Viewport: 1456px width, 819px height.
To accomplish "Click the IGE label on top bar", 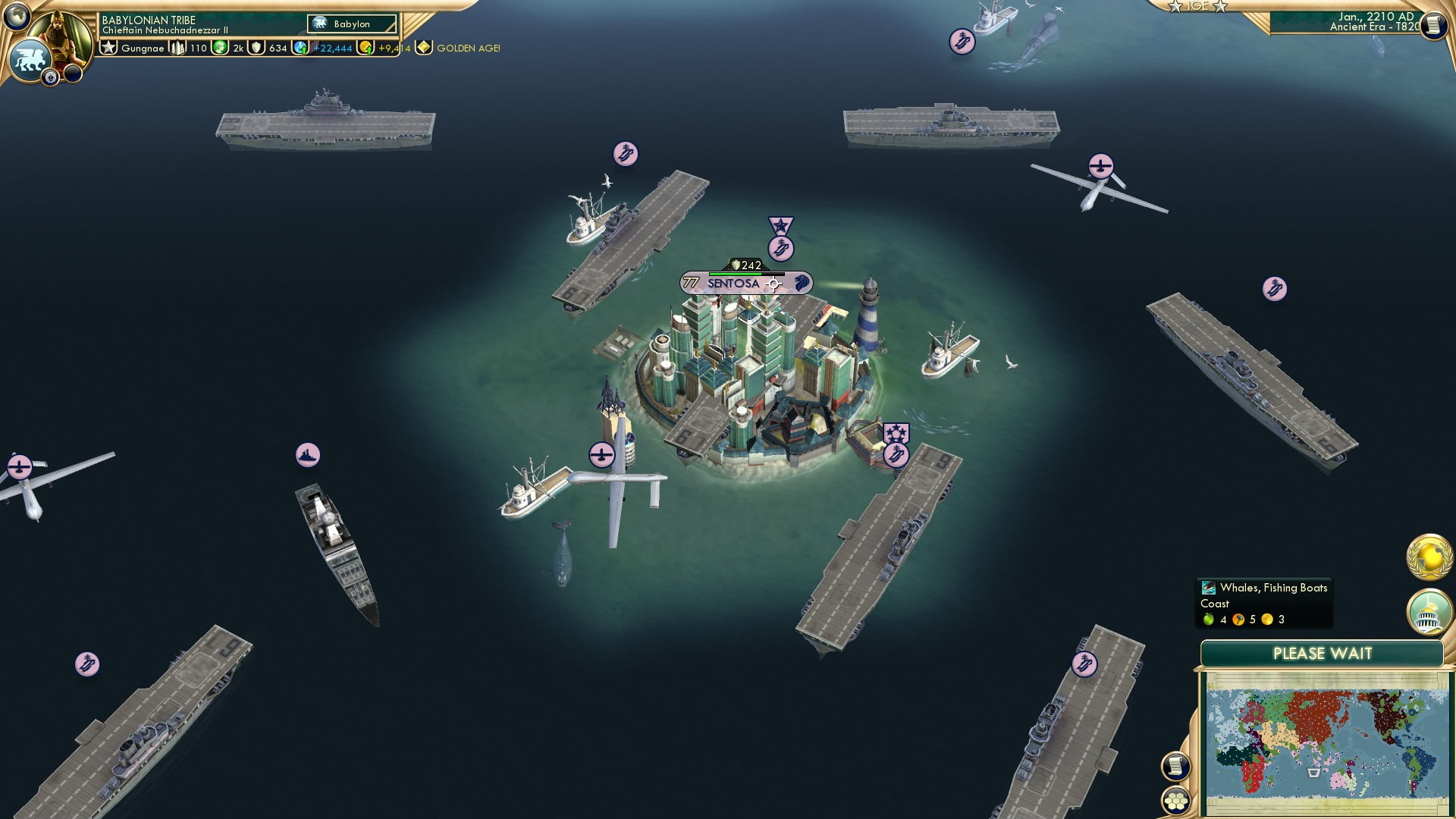I will [x=1198, y=6].
